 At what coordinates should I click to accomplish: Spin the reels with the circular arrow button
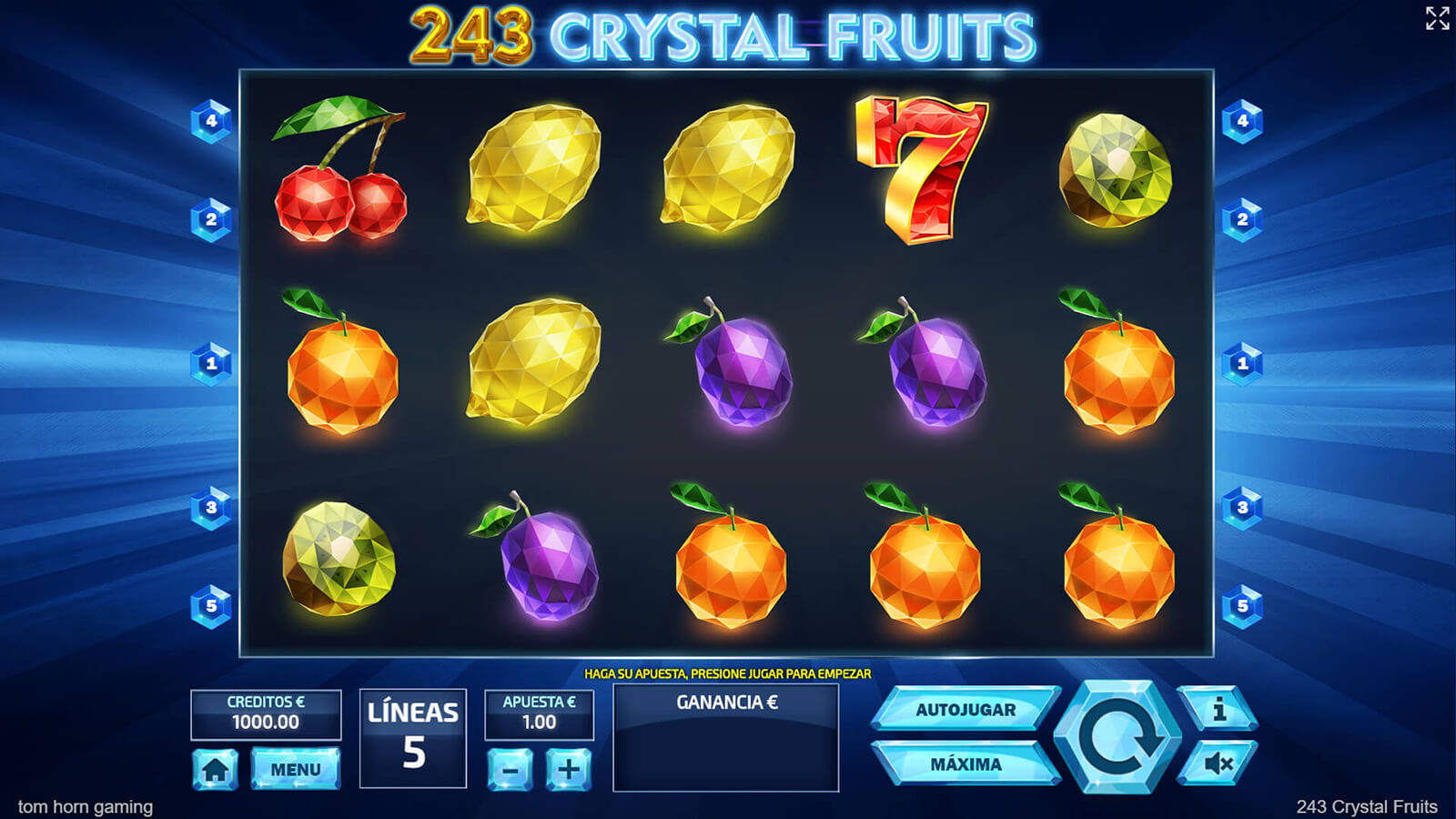[1117, 737]
